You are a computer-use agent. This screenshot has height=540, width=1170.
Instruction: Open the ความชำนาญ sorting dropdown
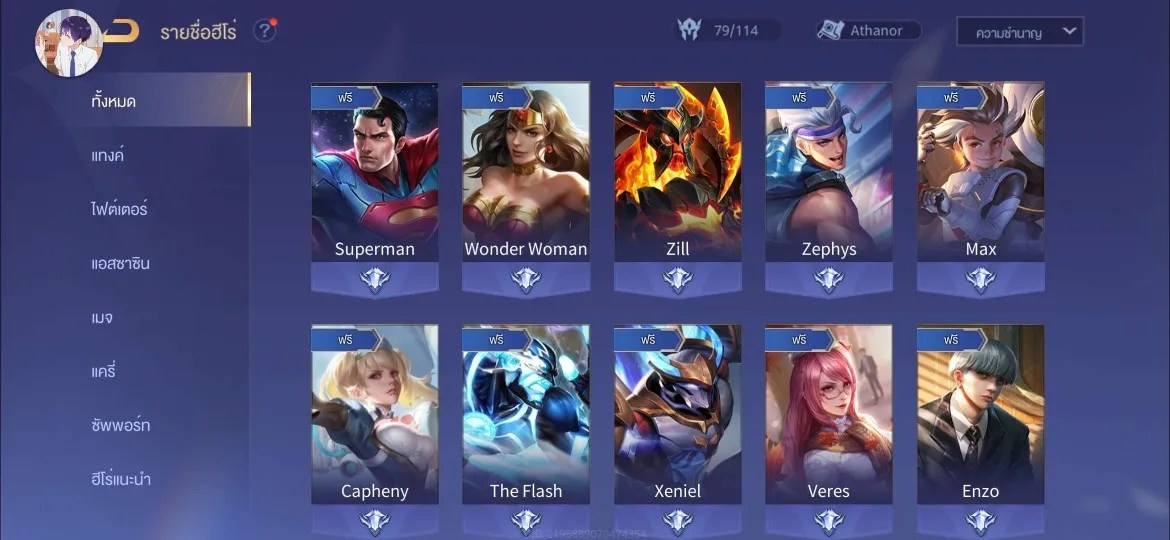tap(1019, 32)
